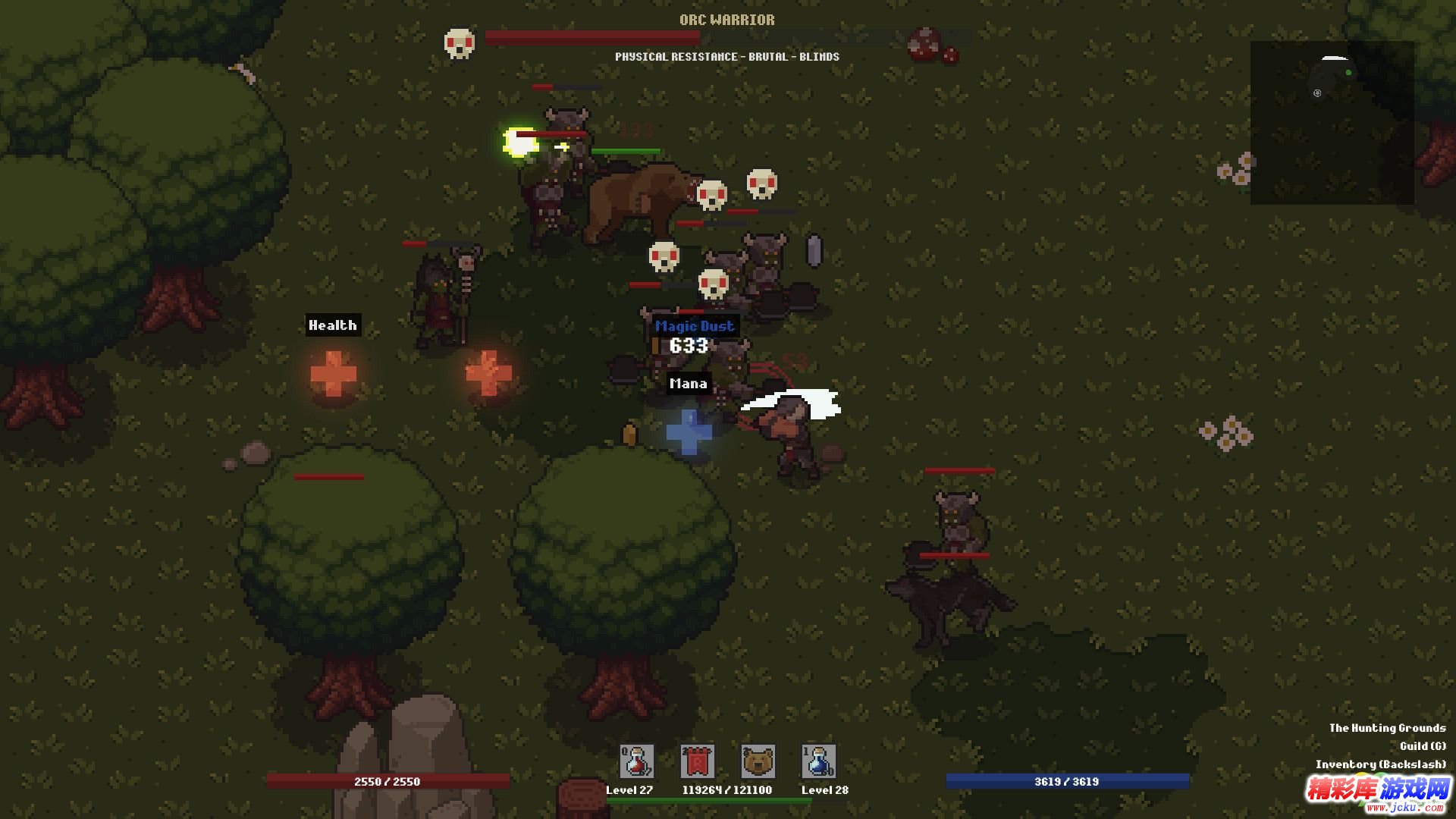Screen dimensions: 1456x819
Task: Activate the red banner ability
Action: [697, 761]
